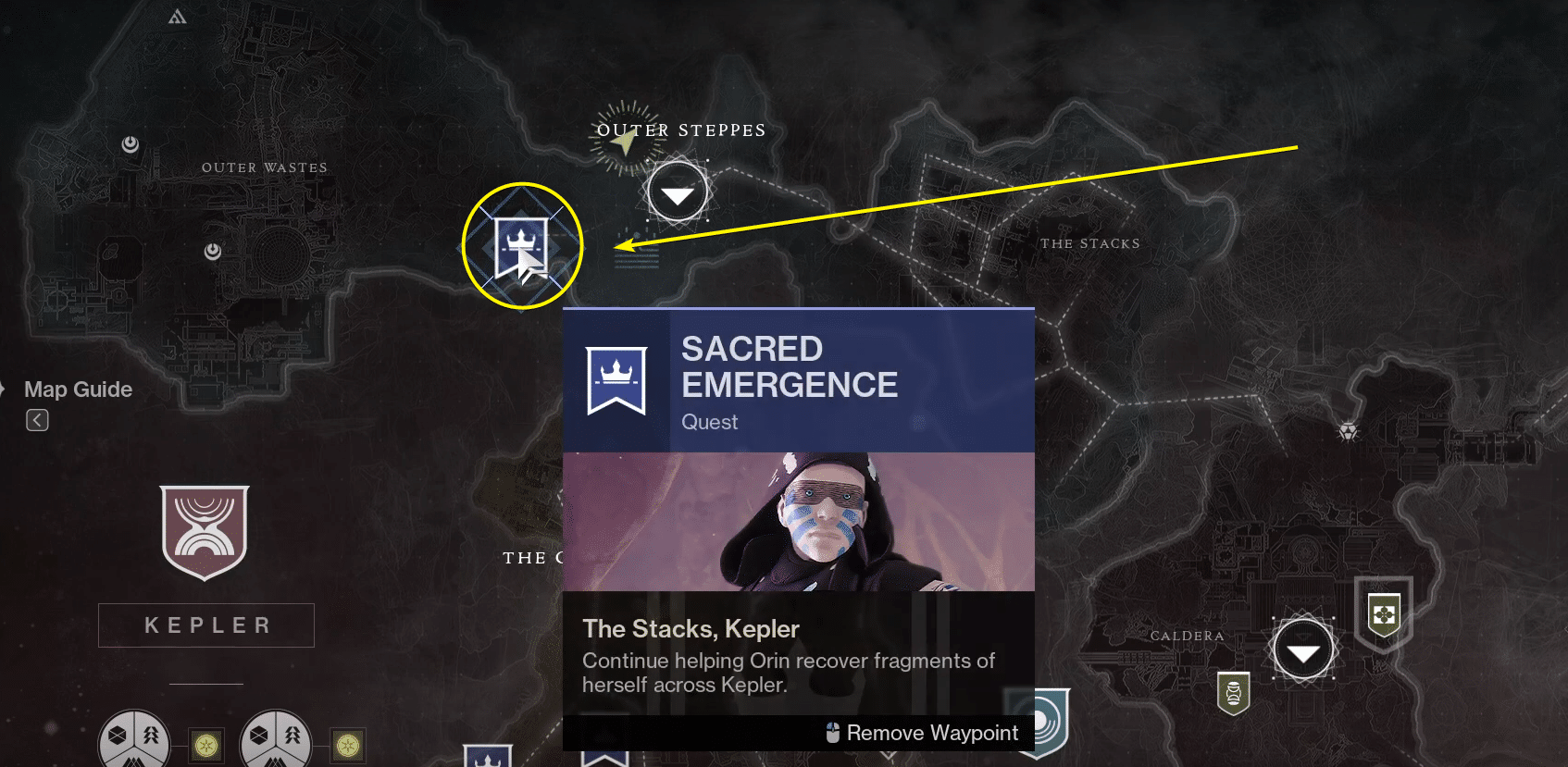Expand the Outer Steppes landing zone arrow
Viewport: 1568px width, 767px height.
[677, 192]
